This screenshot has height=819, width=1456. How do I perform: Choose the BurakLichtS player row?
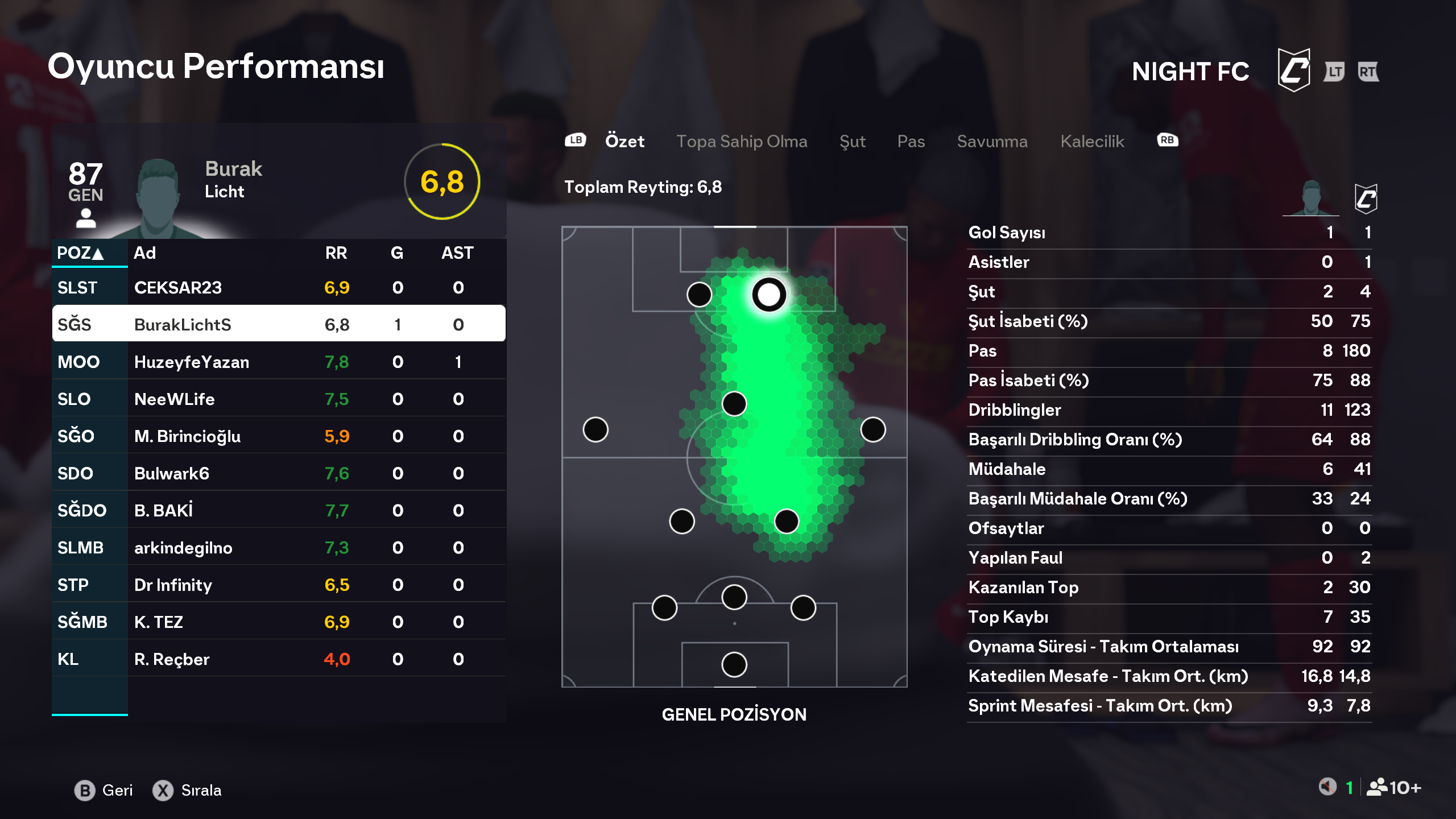[x=279, y=324]
